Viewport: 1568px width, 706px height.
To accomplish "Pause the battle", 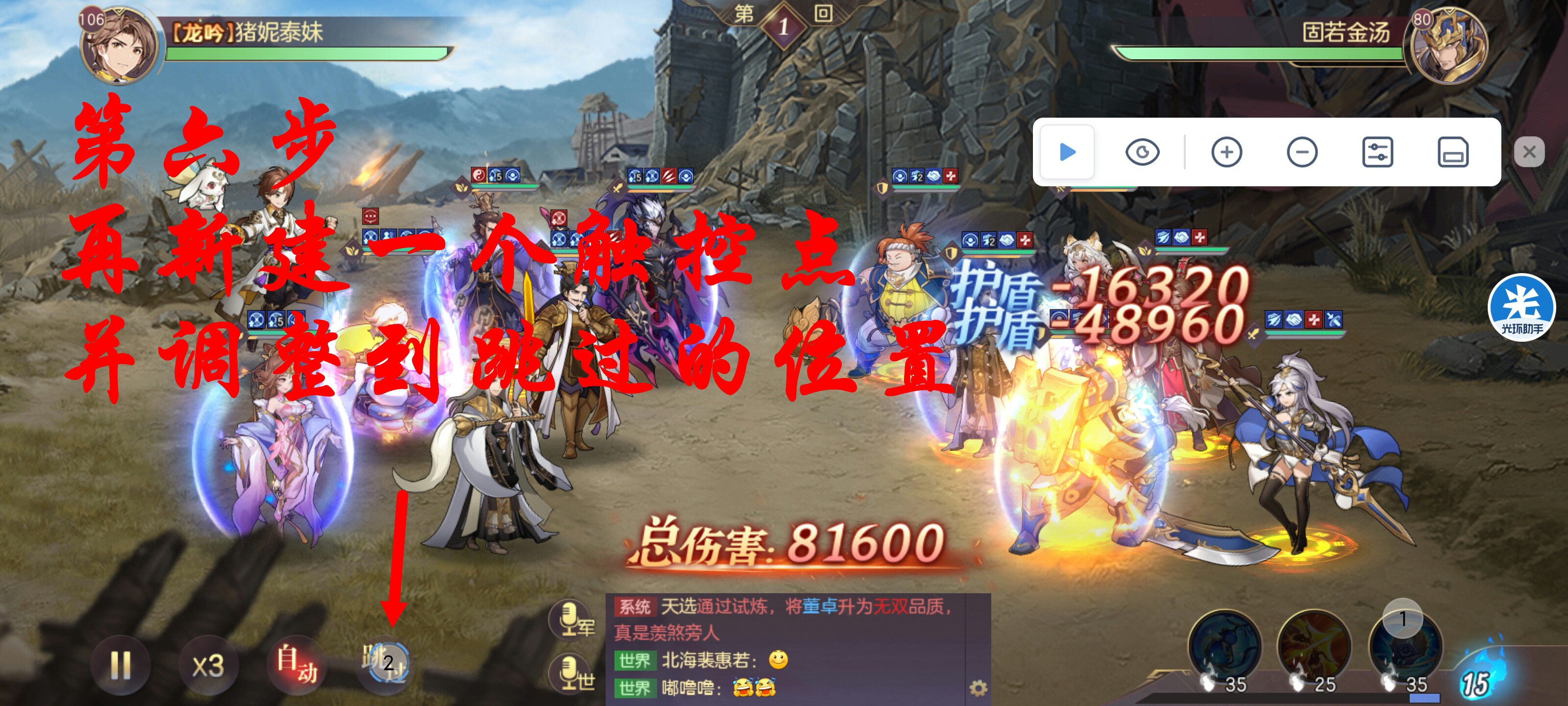I will coord(120,665).
